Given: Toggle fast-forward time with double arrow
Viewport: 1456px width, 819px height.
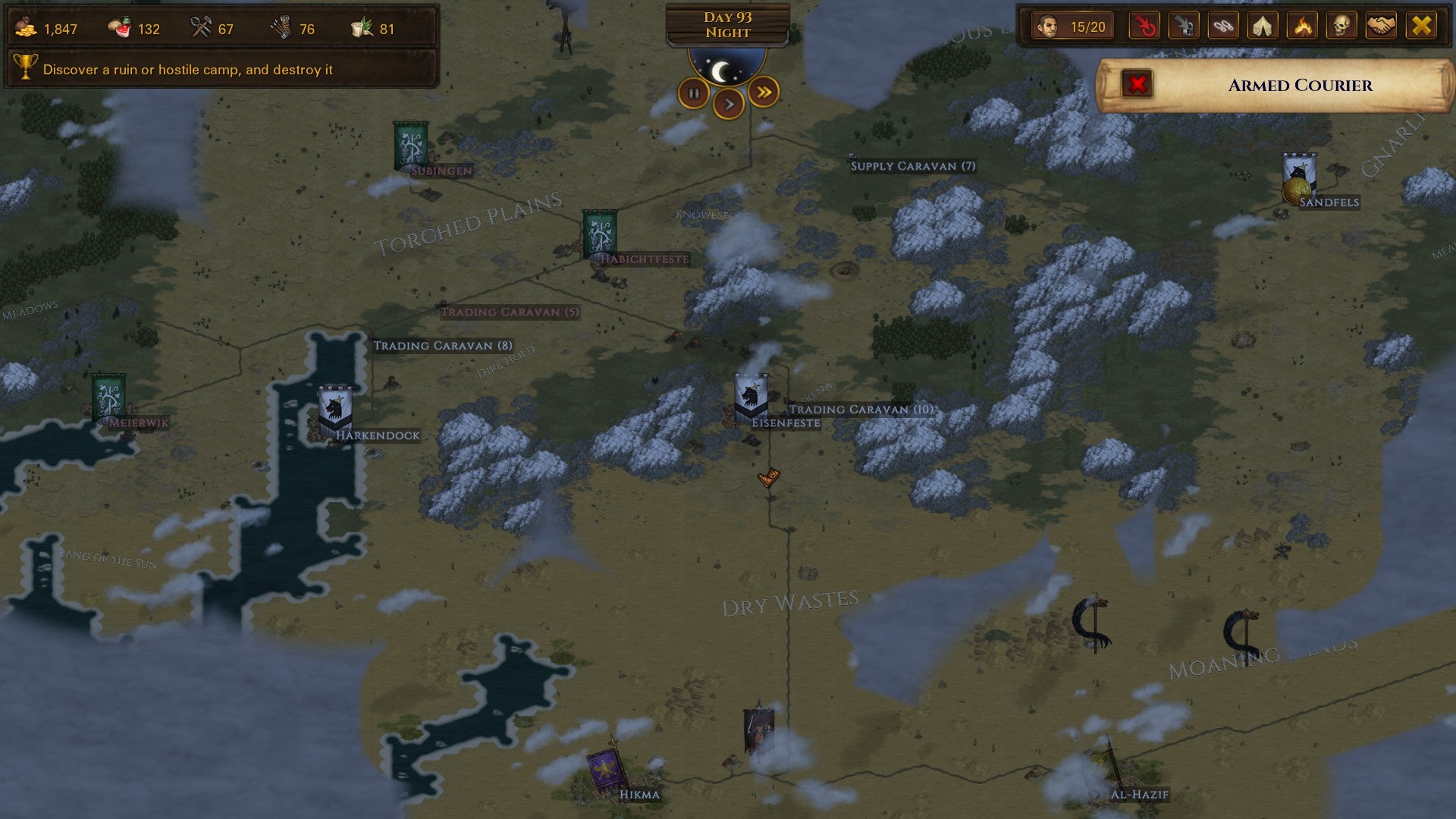Looking at the screenshot, I should tap(763, 93).
